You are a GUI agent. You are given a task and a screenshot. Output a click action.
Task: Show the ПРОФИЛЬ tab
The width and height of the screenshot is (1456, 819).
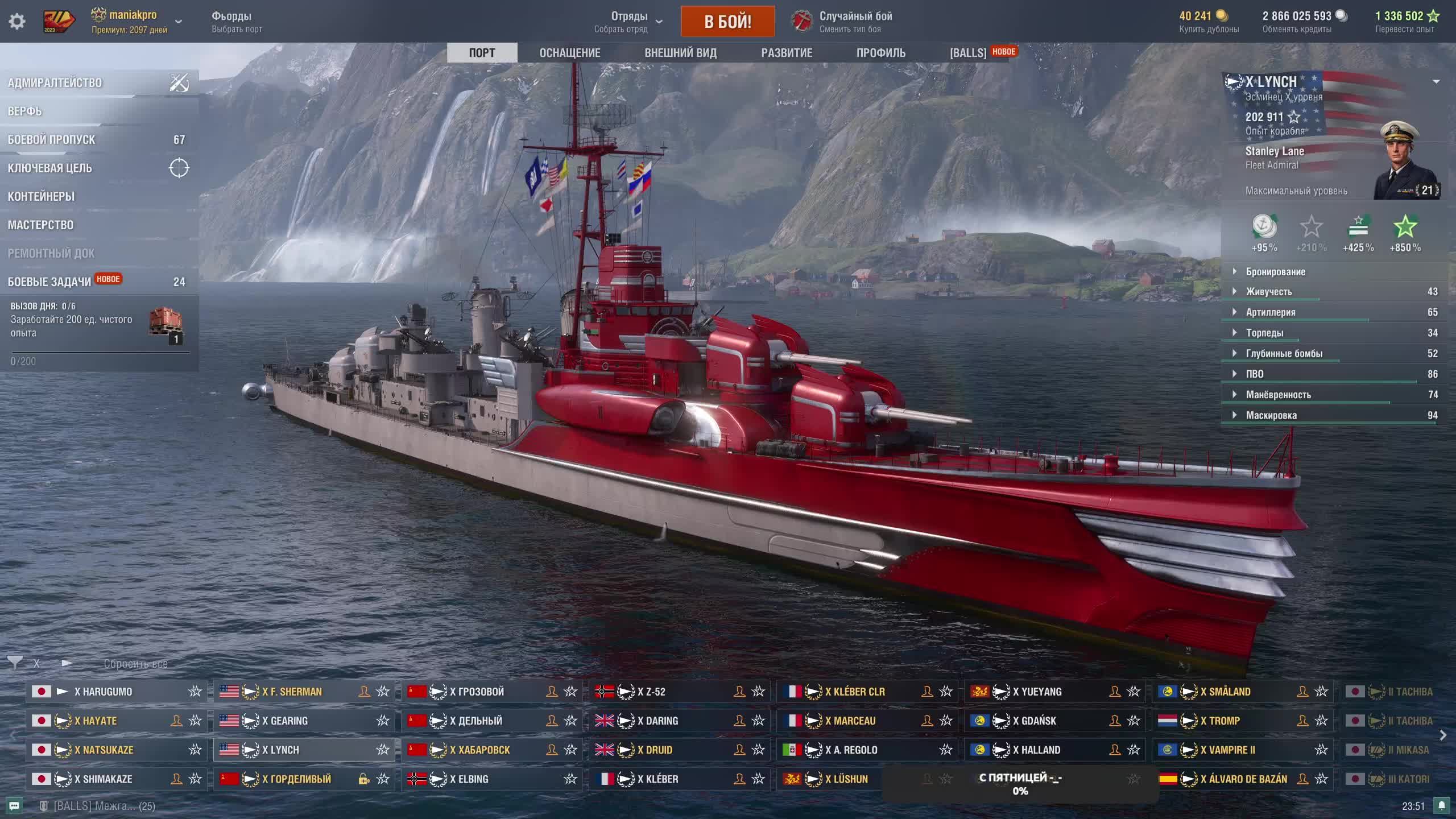880,53
